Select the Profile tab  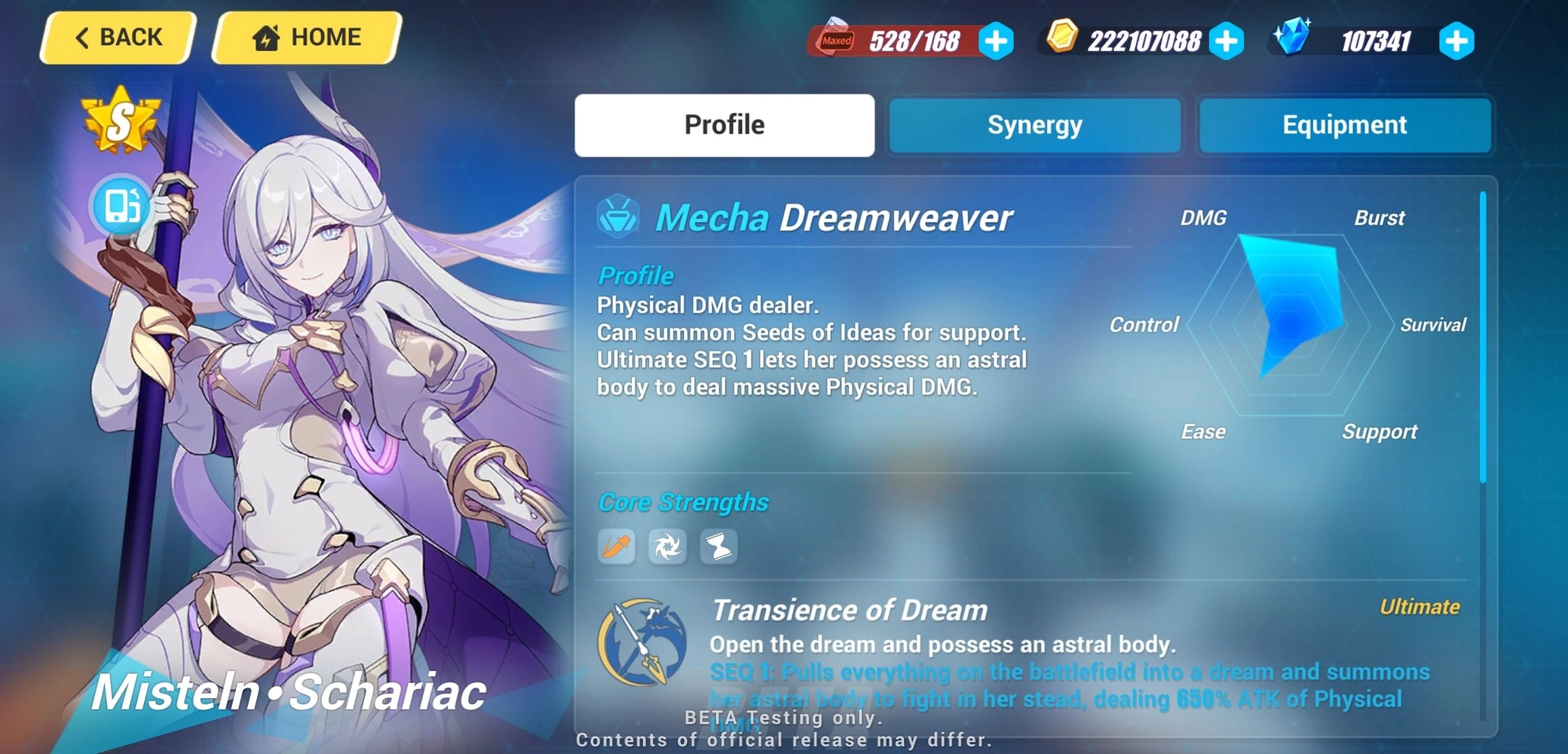pyautogui.click(x=724, y=125)
